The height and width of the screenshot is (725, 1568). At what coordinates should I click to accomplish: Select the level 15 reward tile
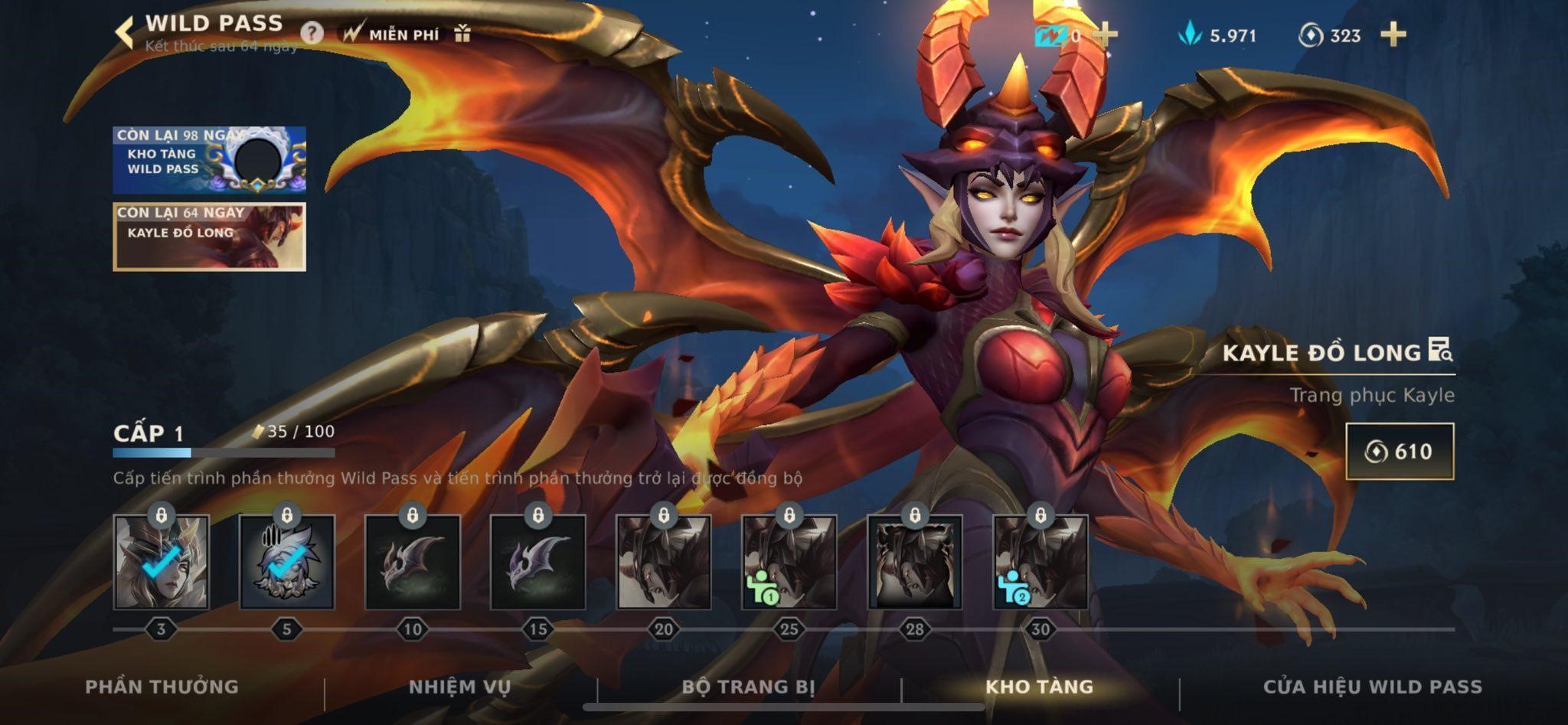(537, 563)
